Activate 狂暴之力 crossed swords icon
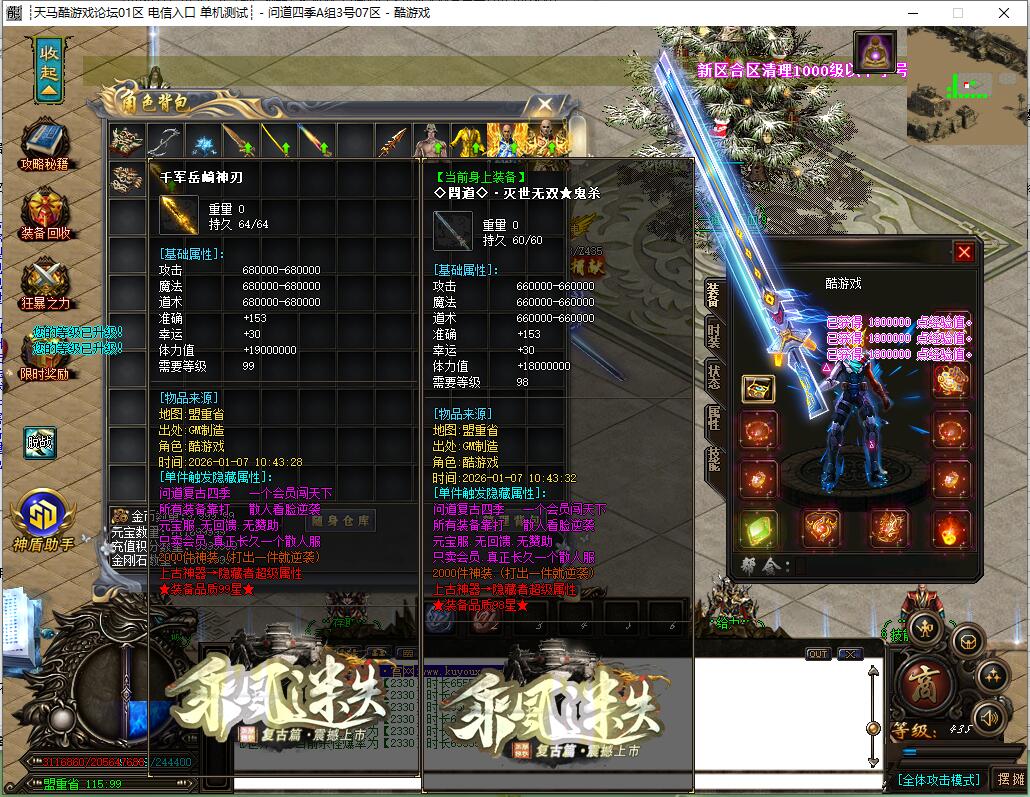Screen dimensions: 1030x797 (45, 283)
